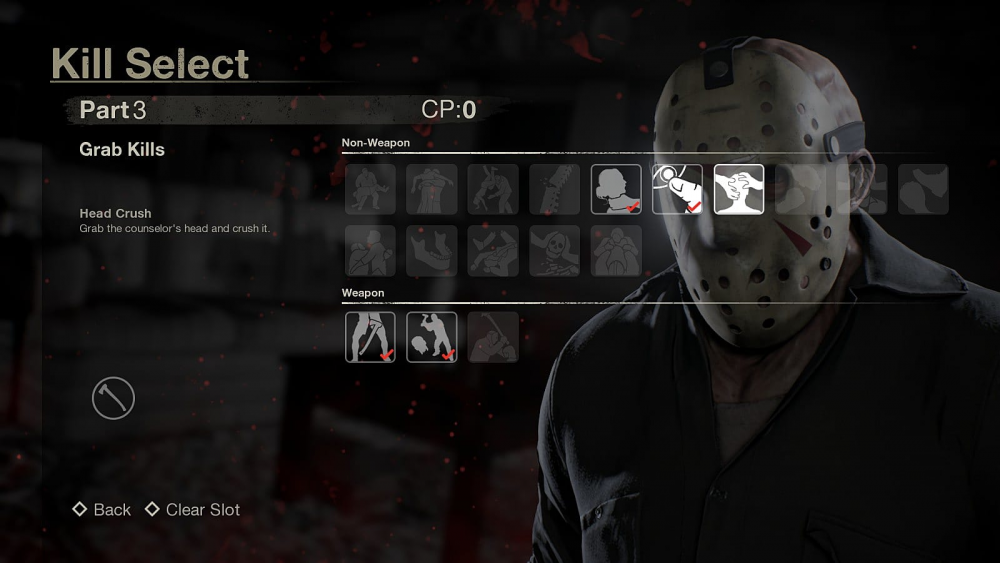Viewport: 1000px width, 563px height.
Task: Select the dimmed overhead-swing weapon kill
Action: pyautogui.click(x=493, y=337)
